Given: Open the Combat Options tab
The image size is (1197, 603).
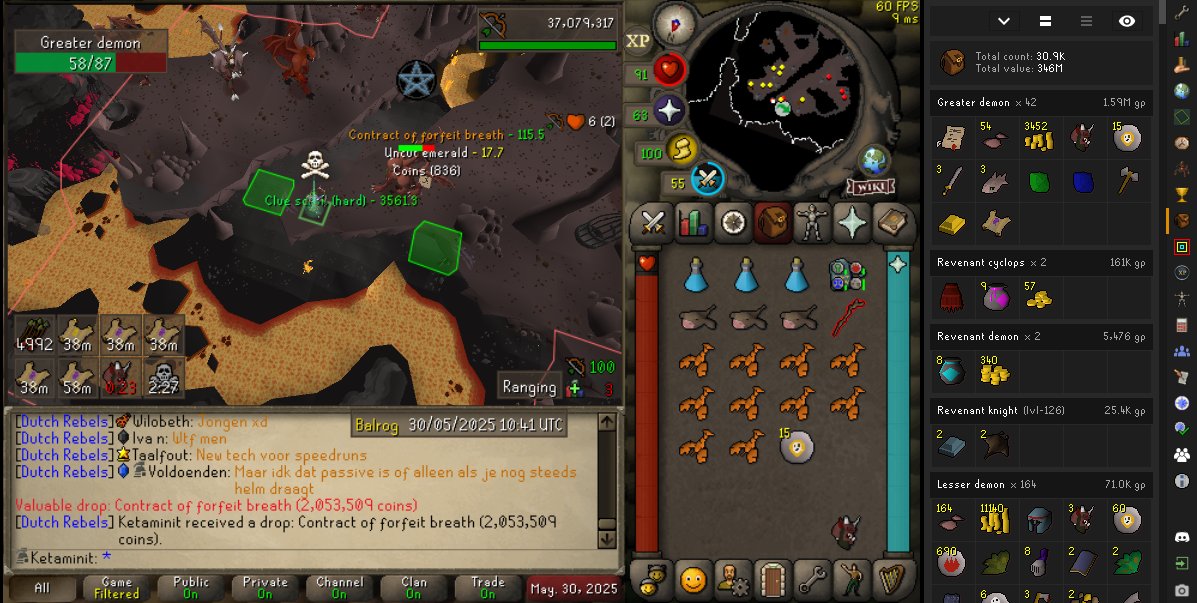Looking at the screenshot, I should tap(653, 222).
